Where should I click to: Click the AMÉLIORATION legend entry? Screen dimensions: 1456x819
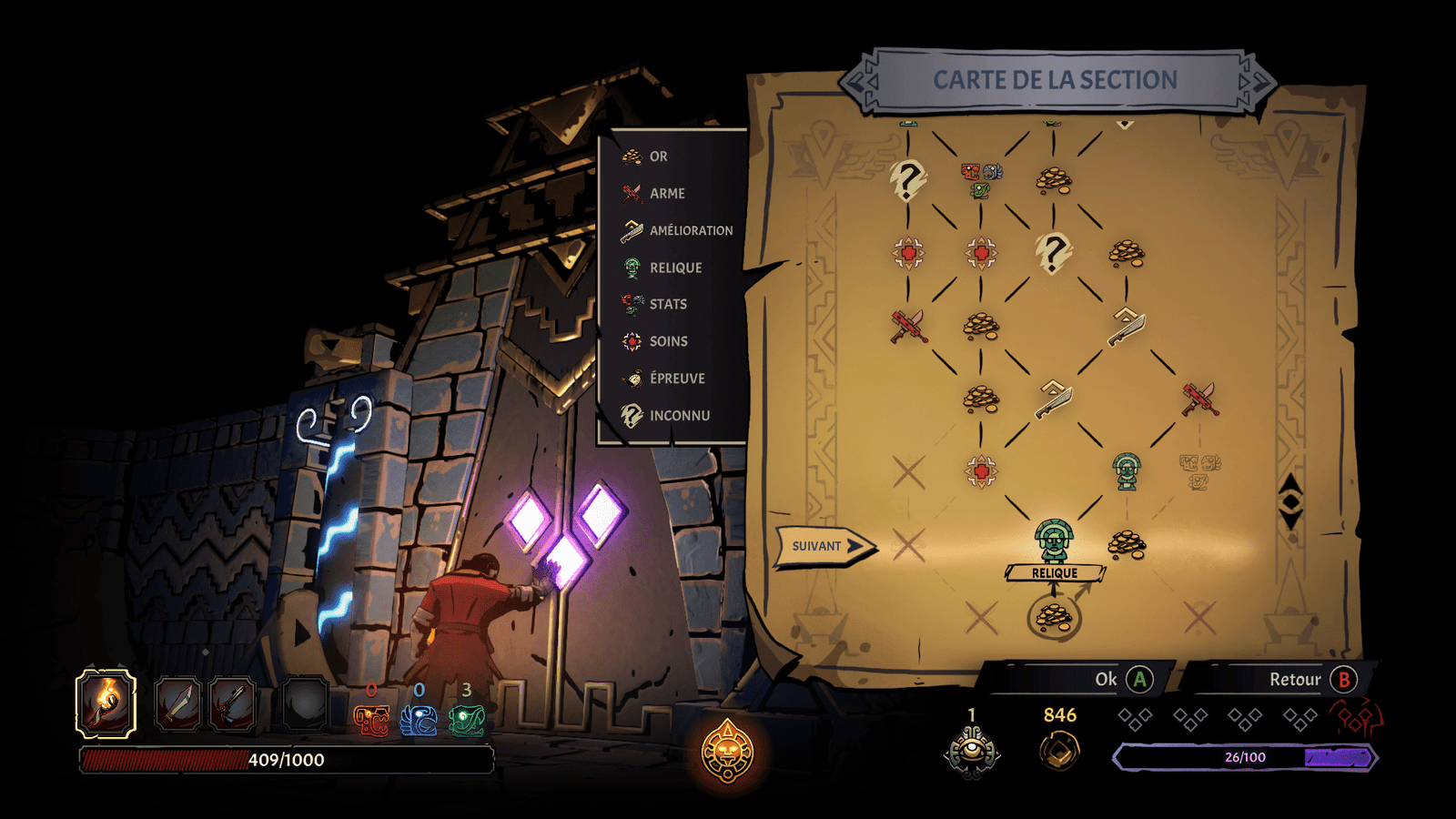[x=690, y=231]
